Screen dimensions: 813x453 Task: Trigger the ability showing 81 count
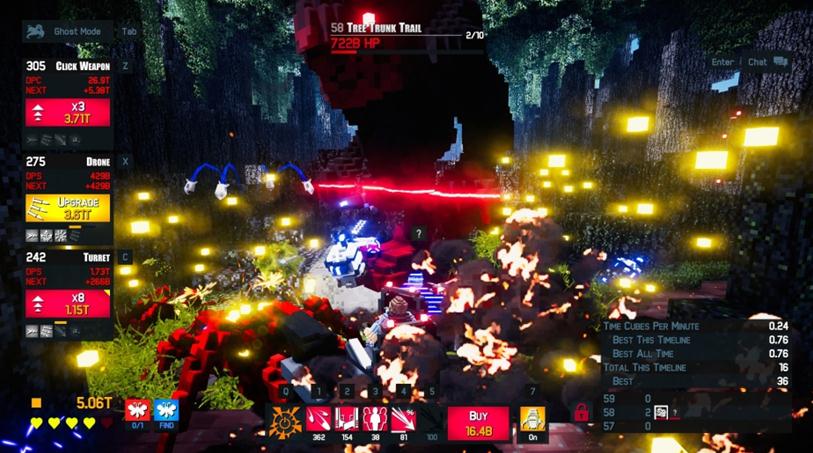coord(404,419)
